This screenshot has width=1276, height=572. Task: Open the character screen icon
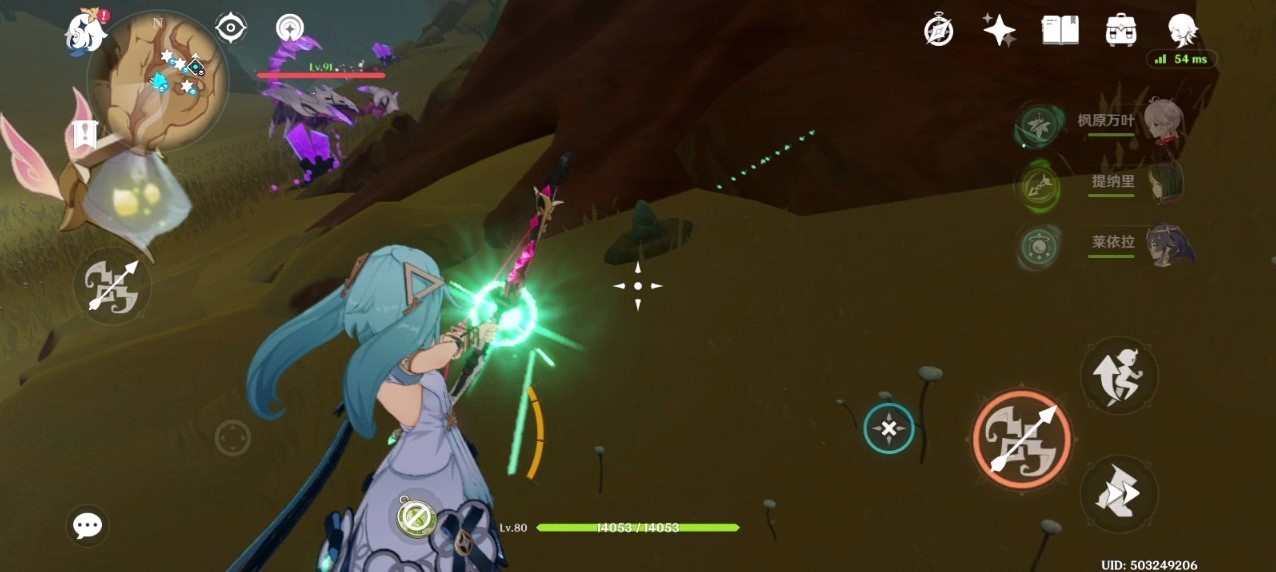pos(1182,30)
